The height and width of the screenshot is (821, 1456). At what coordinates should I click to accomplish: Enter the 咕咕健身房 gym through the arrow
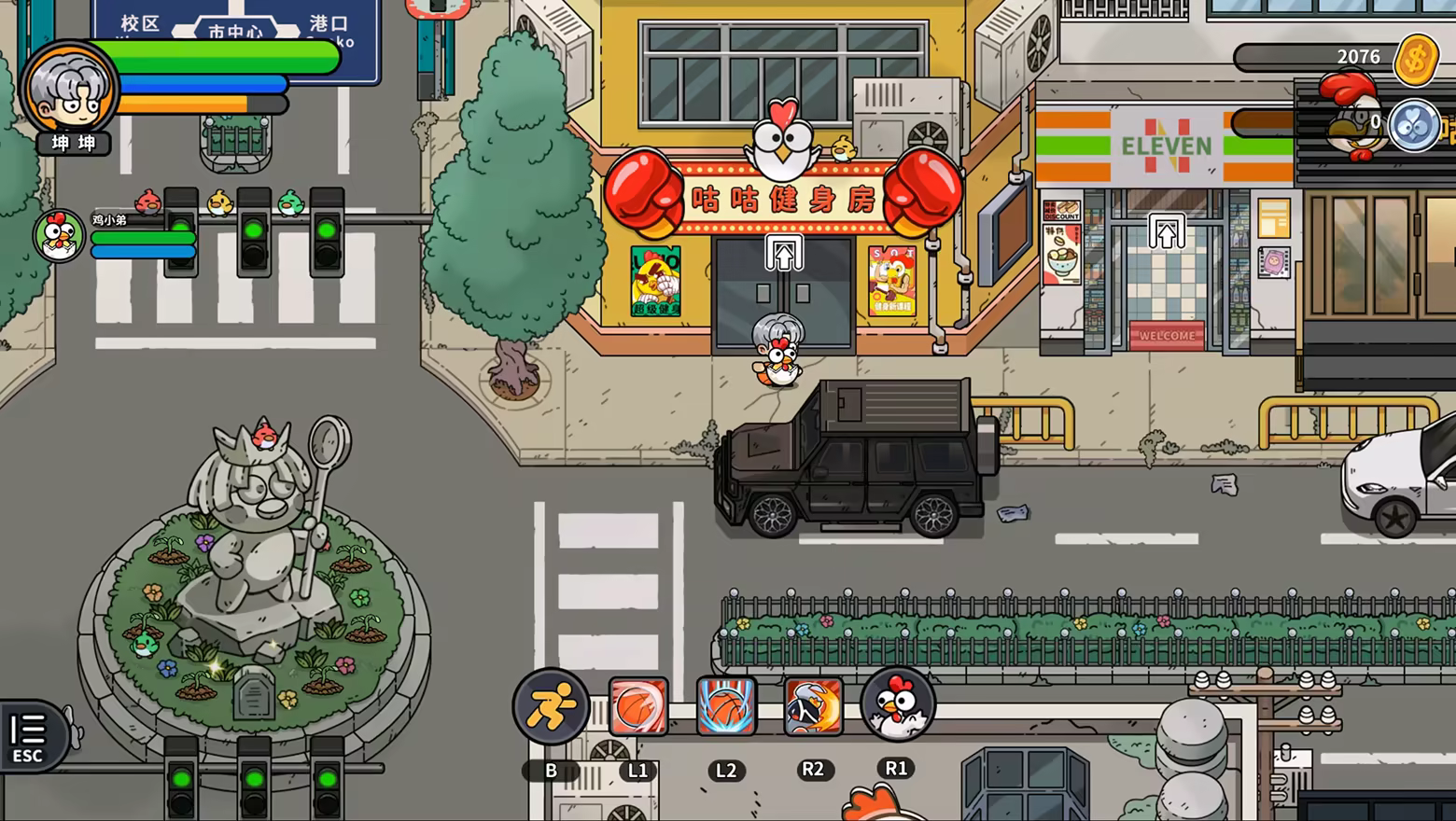pyautogui.click(x=784, y=254)
